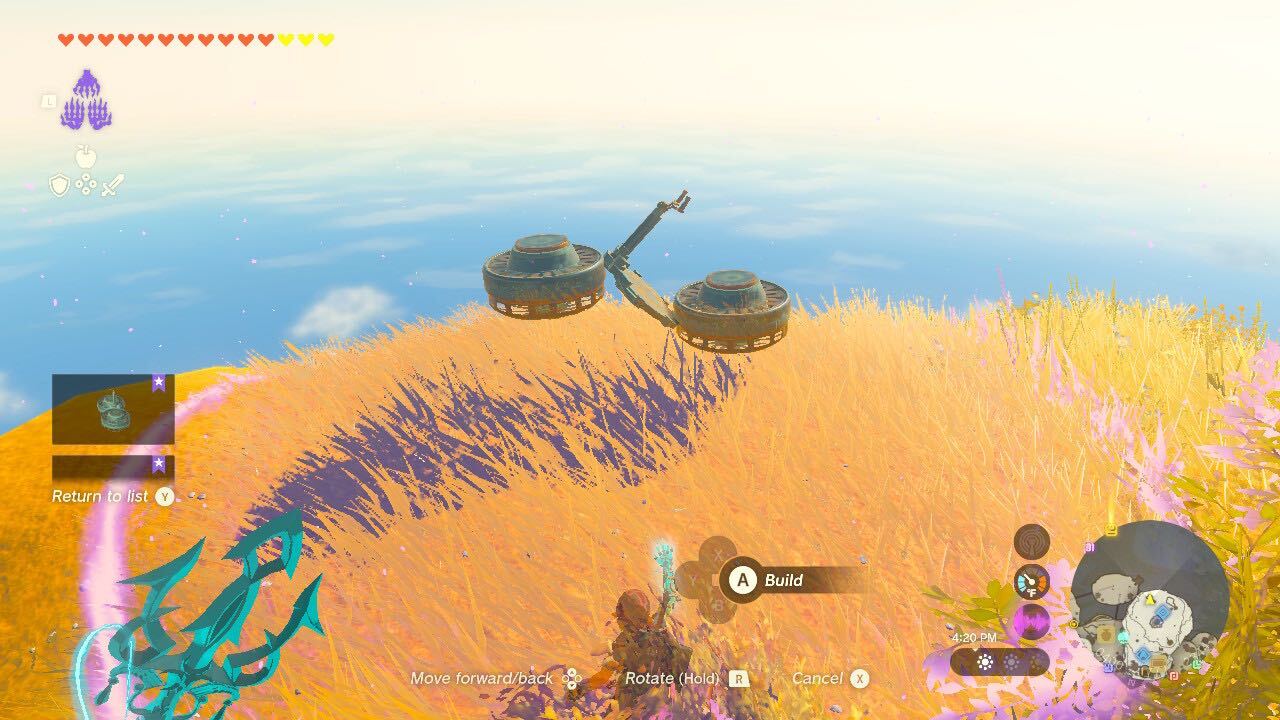This screenshot has width=1280, height=720.
Task: Select the blue shrine icon on the minimap
Action: pyautogui.click(x=1162, y=610)
